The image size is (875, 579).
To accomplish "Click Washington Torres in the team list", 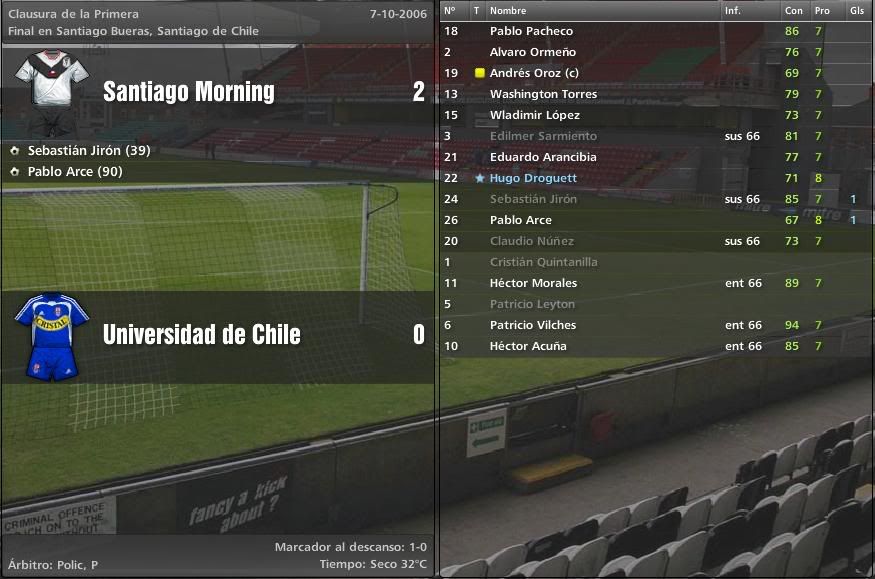I will (543, 94).
